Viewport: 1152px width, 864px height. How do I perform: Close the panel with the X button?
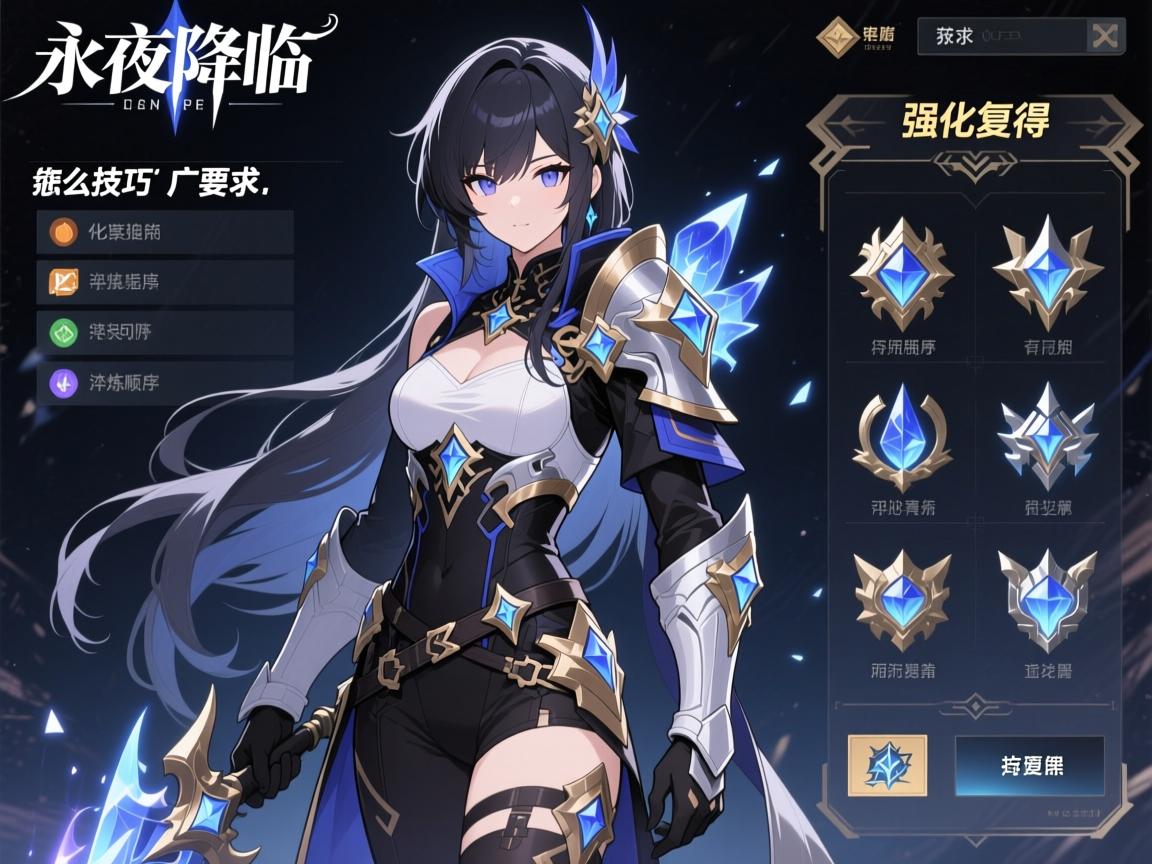(1104, 36)
